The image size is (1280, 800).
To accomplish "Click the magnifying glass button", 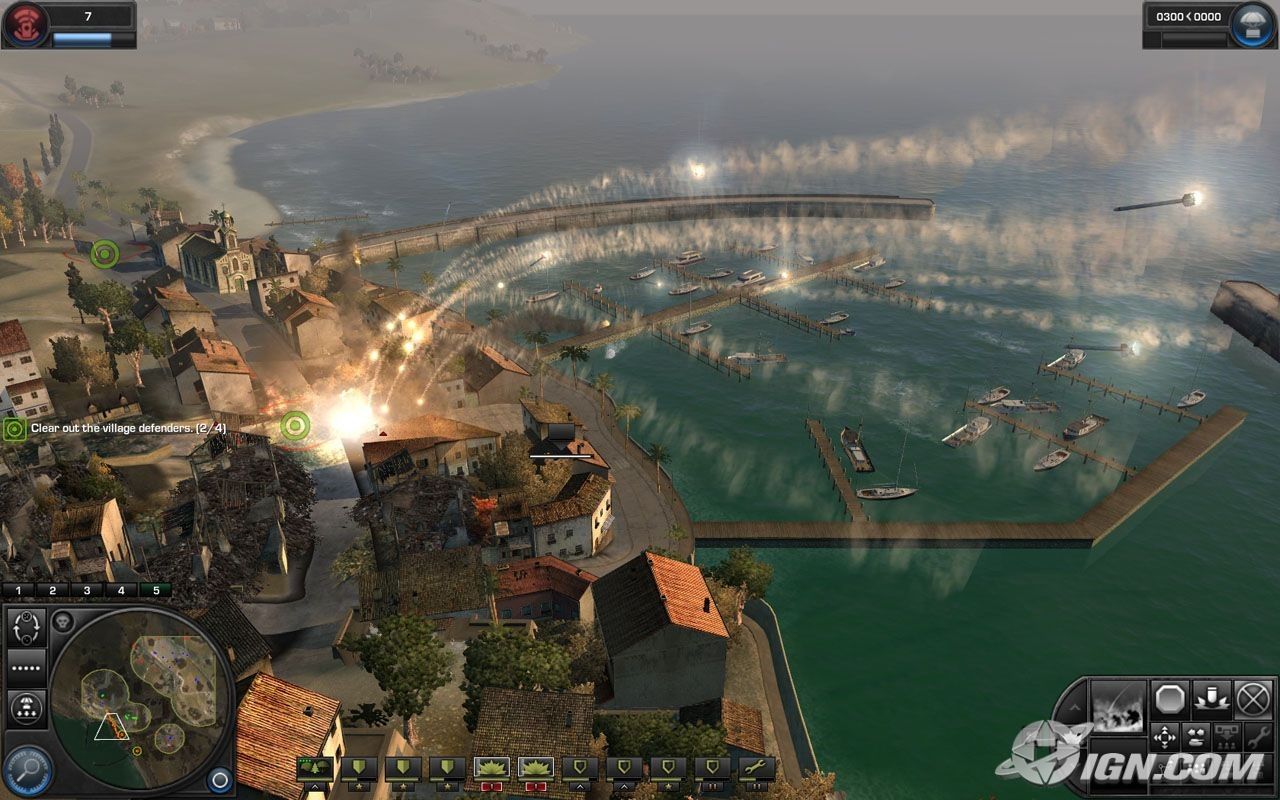I will point(27,771).
